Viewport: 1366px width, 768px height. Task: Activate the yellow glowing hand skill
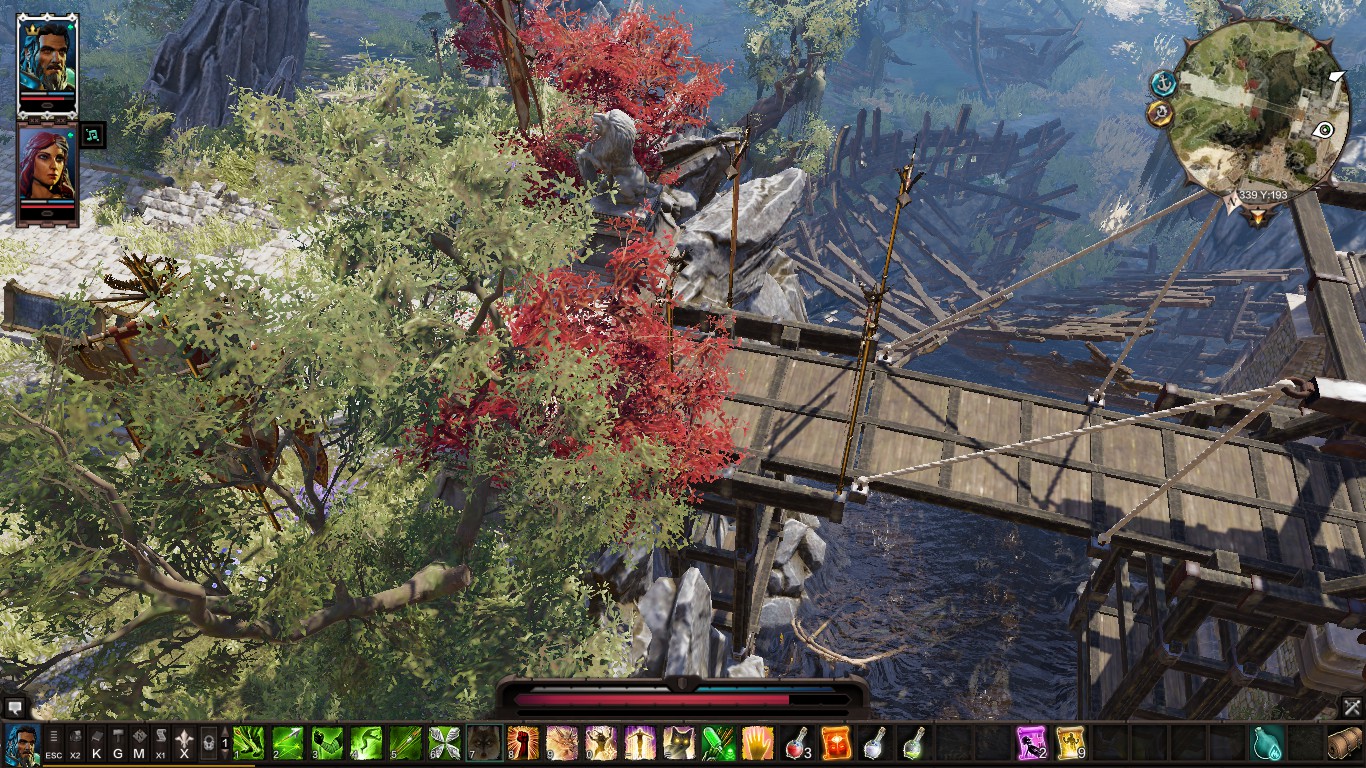(757, 743)
